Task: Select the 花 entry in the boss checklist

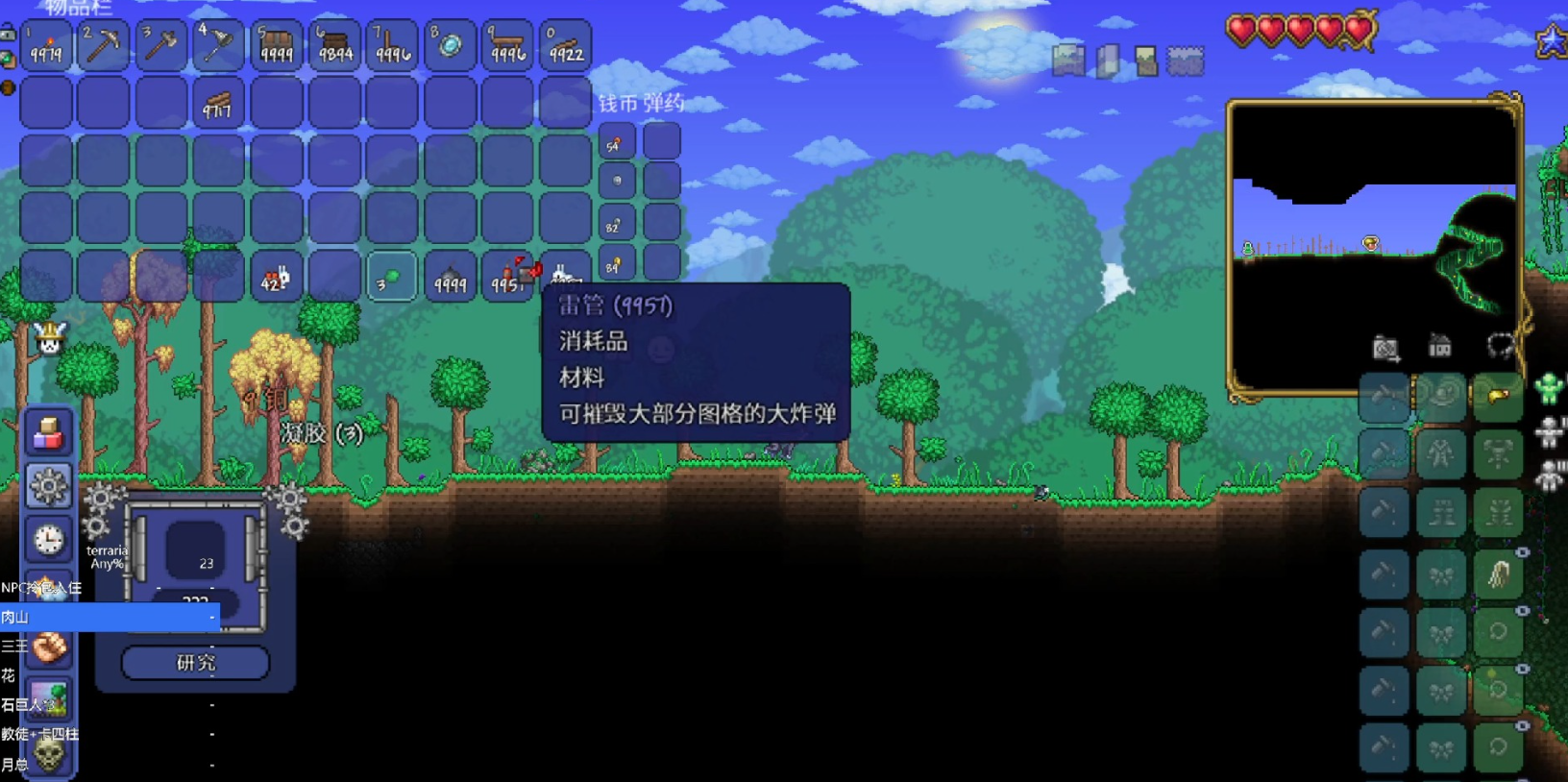Action: (12, 675)
